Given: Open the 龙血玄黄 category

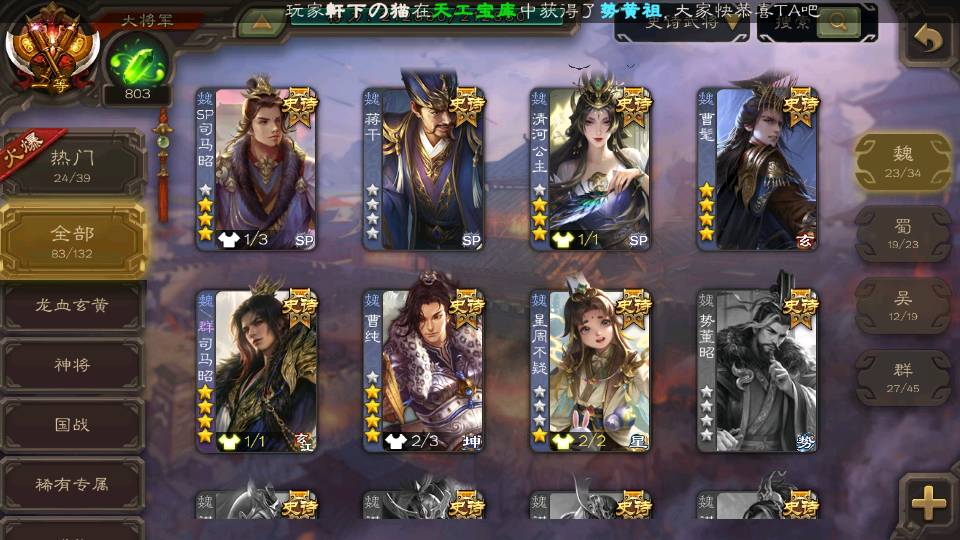Looking at the screenshot, I should (72, 306).
